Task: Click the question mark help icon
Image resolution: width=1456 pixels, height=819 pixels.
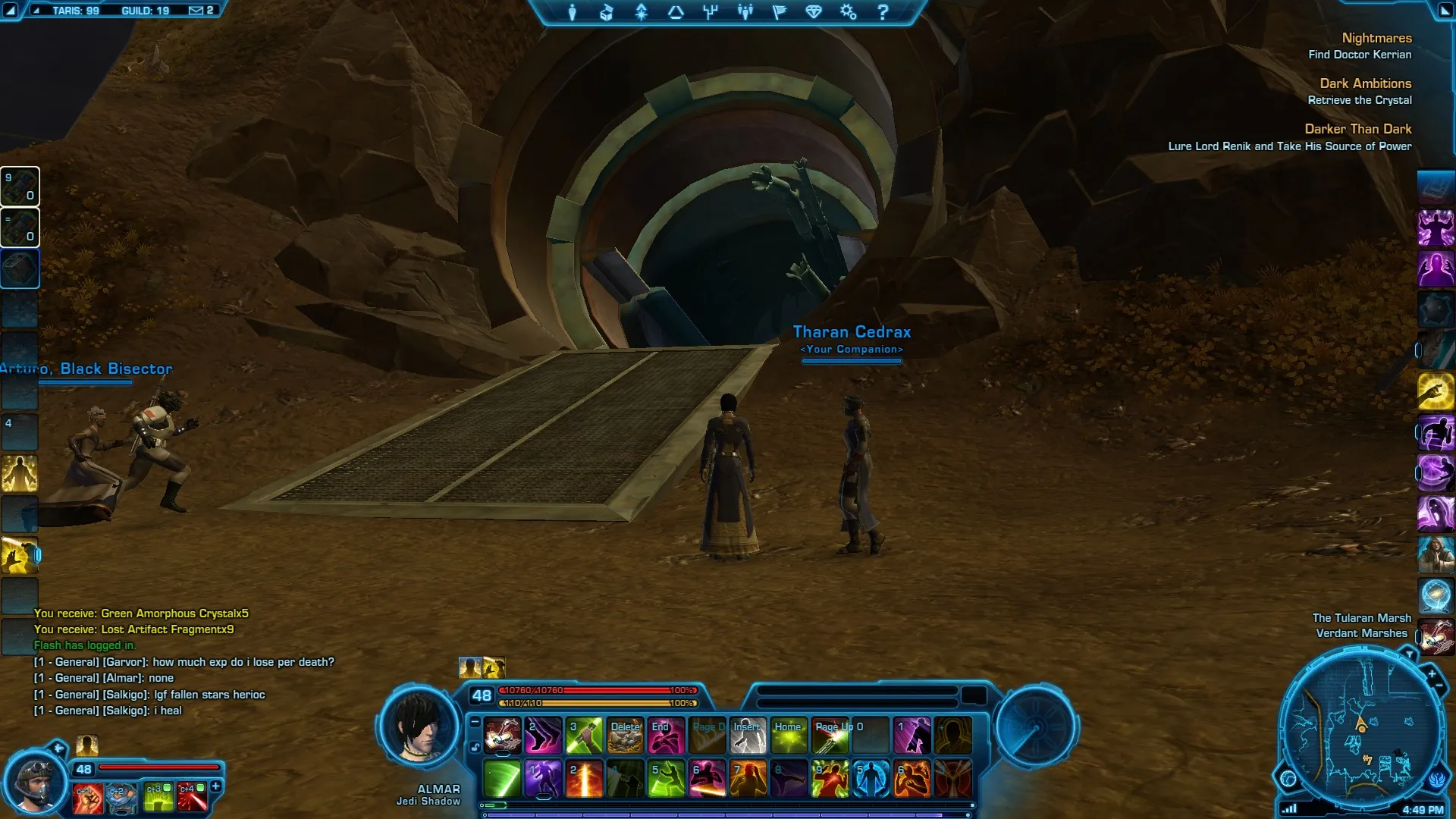Action: pyautogui.click(x=883, y=12)
